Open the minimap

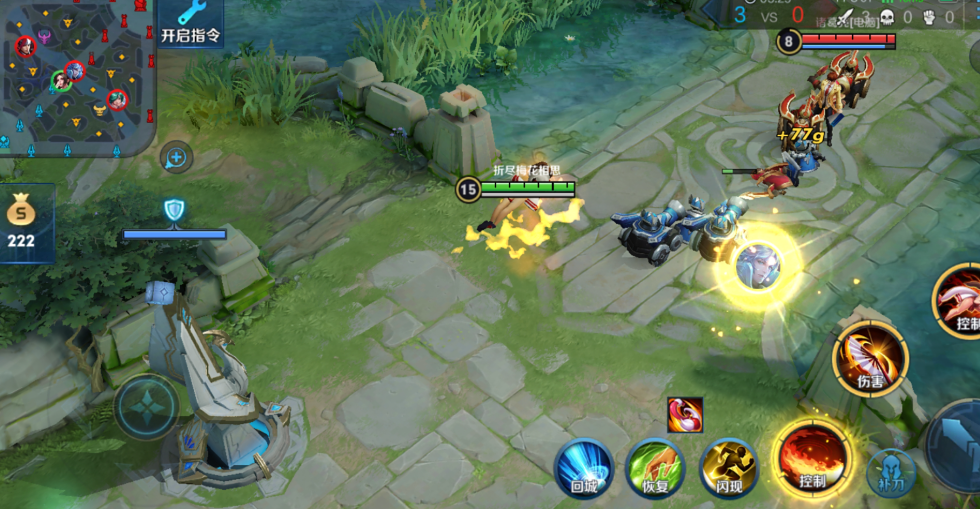tap(76, 74)
